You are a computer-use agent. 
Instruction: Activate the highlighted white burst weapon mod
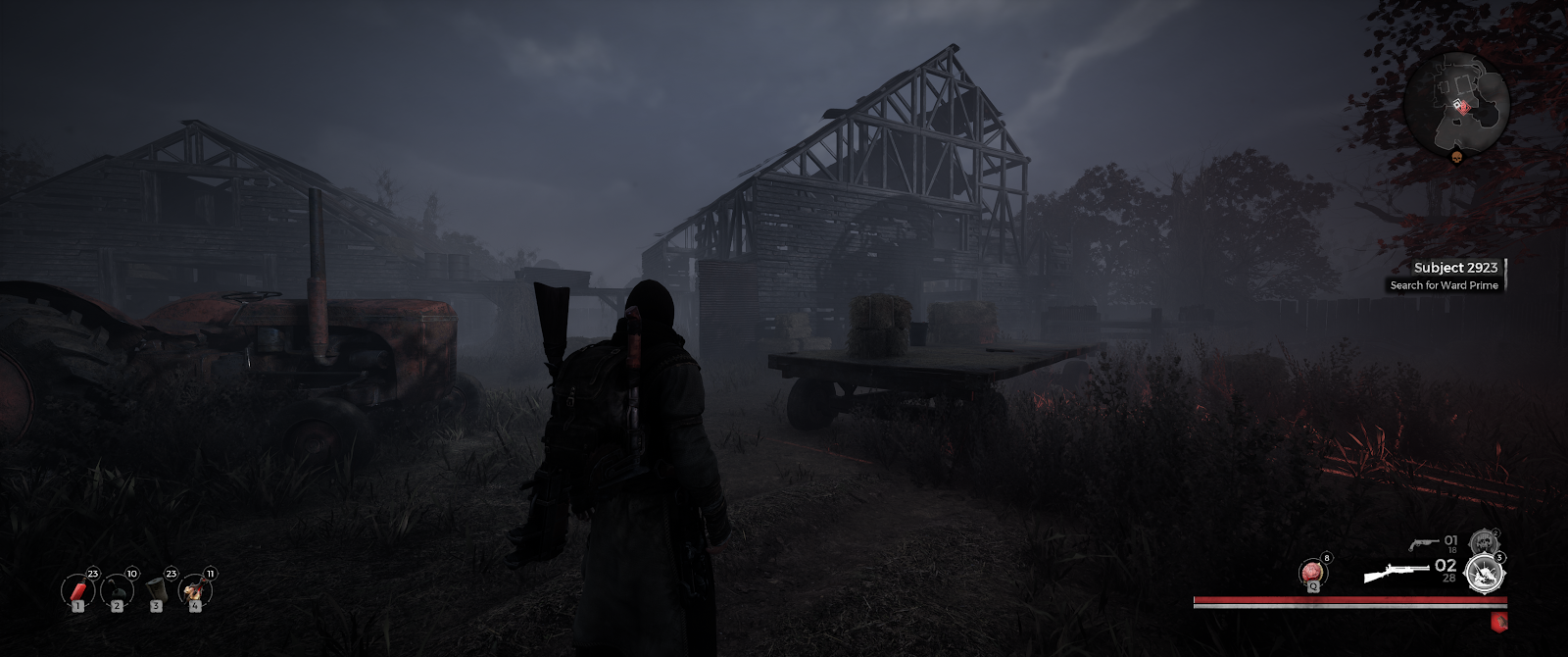(1483, 574)
